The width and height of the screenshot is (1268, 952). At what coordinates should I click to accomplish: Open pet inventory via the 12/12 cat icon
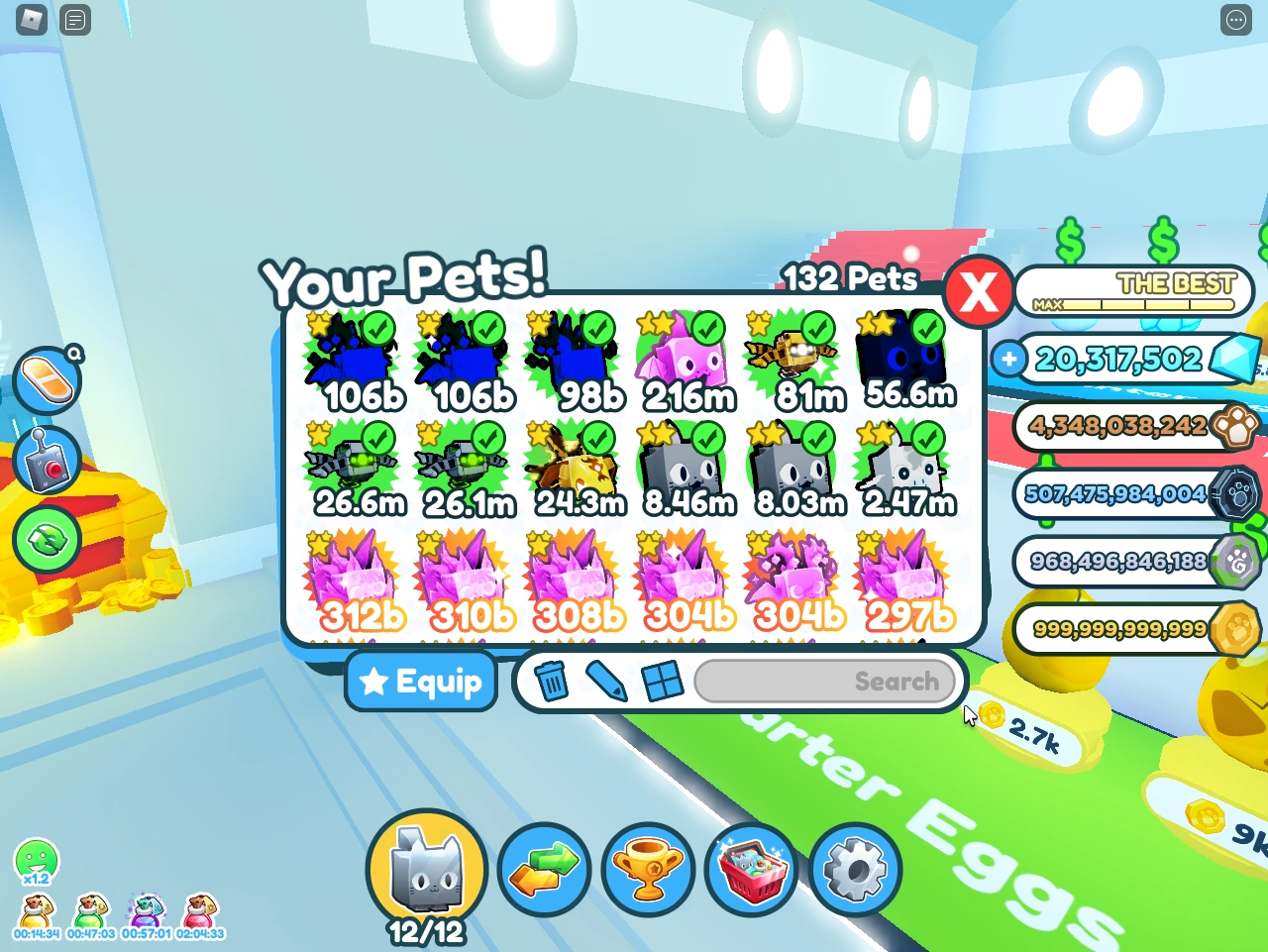click(x=426, y=869)
